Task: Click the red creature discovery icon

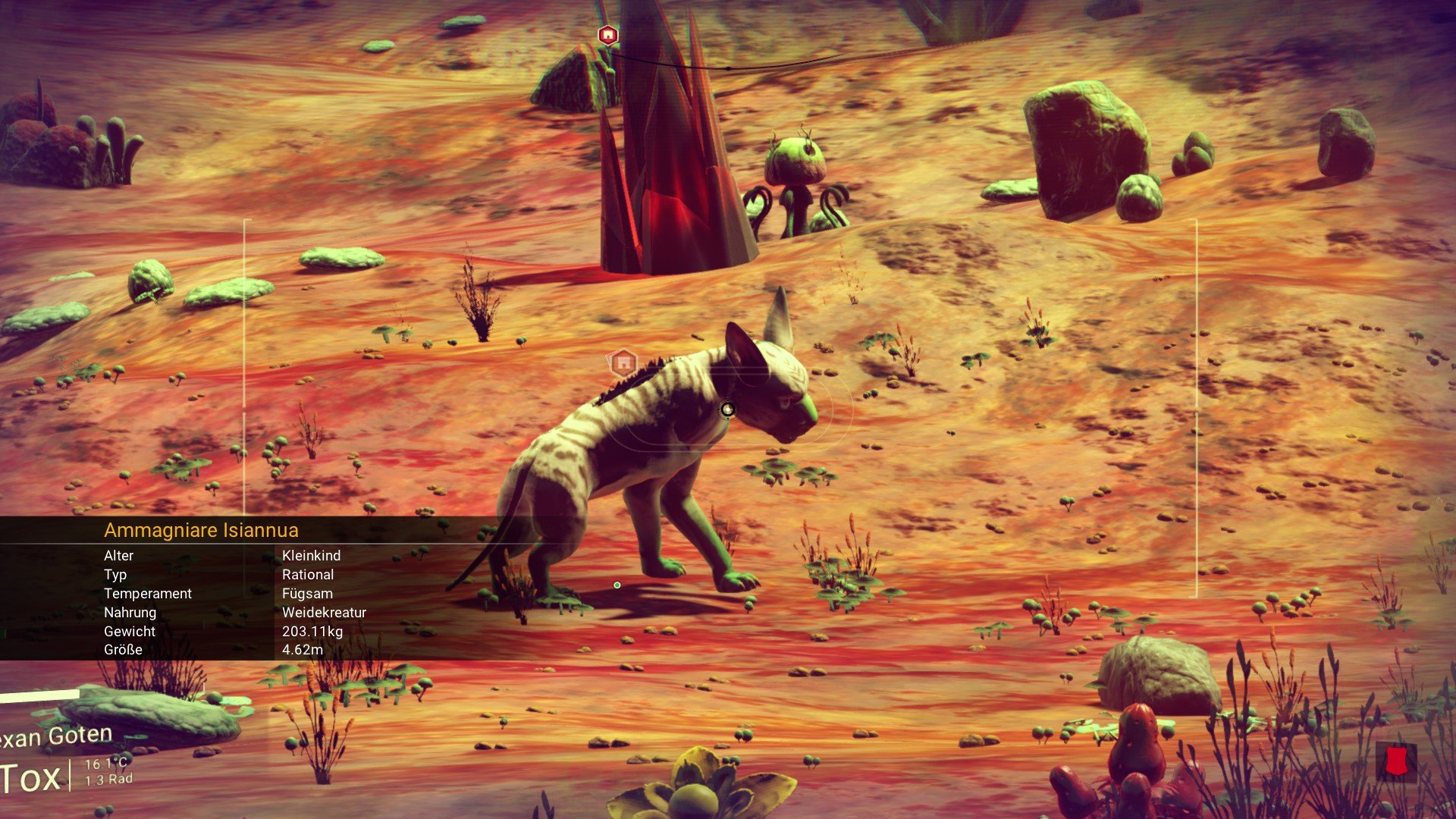Action: (x=1395, y=761)
